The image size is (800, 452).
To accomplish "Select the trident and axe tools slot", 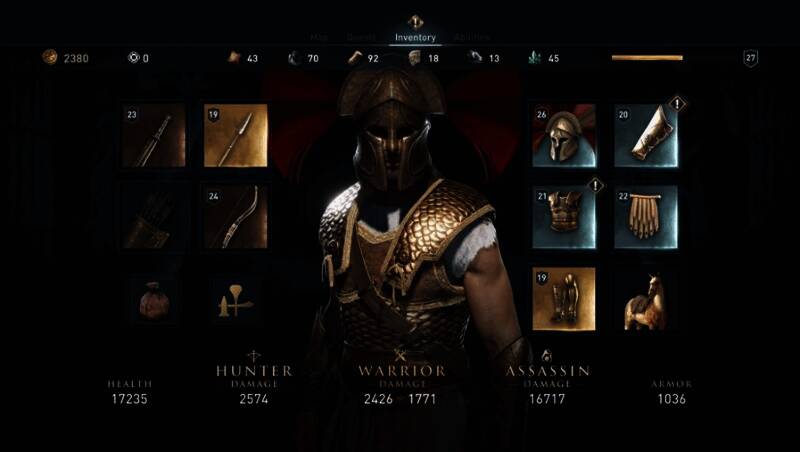I will point(236,298).
